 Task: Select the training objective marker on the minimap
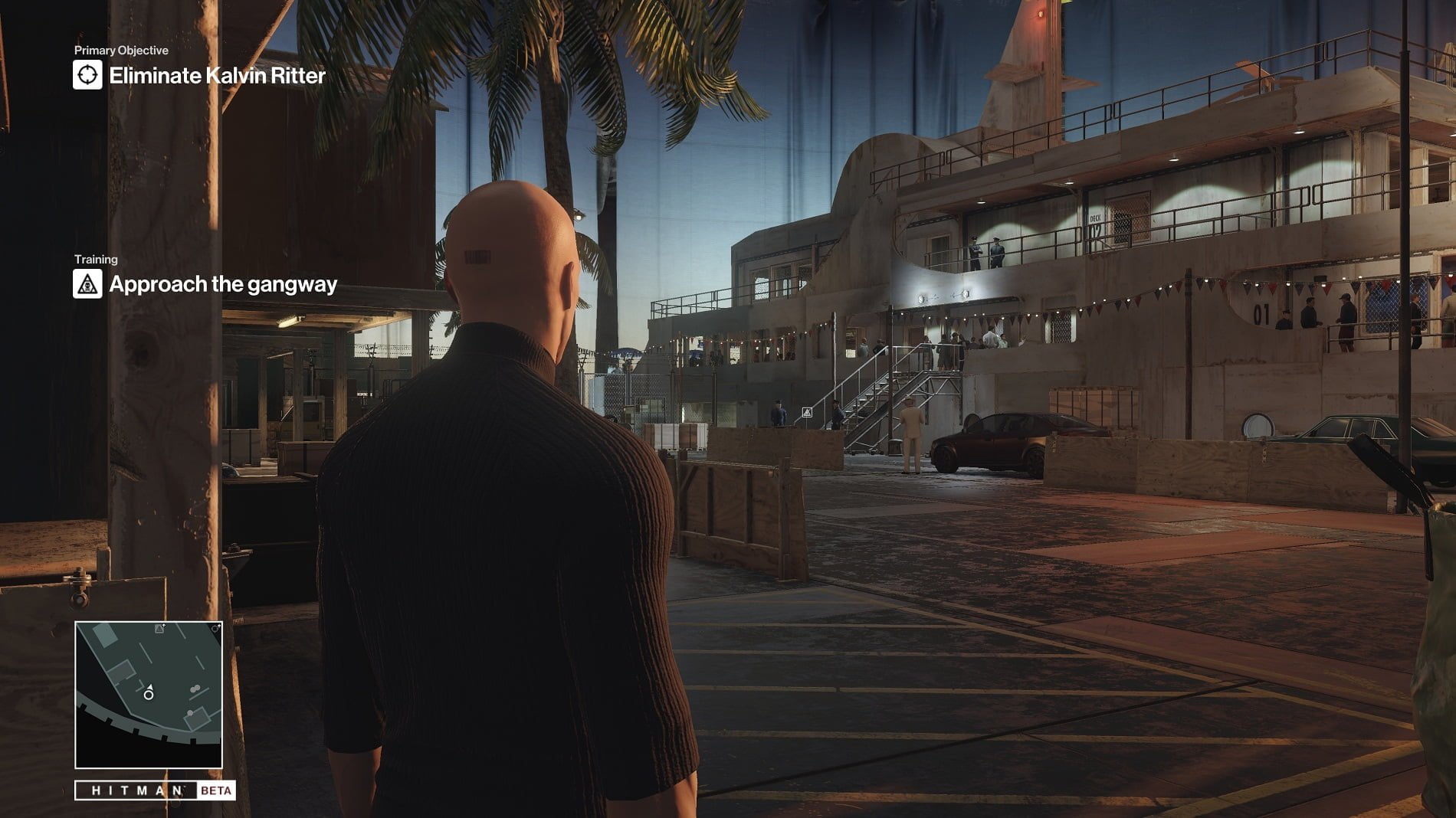(x=159, y=629)
